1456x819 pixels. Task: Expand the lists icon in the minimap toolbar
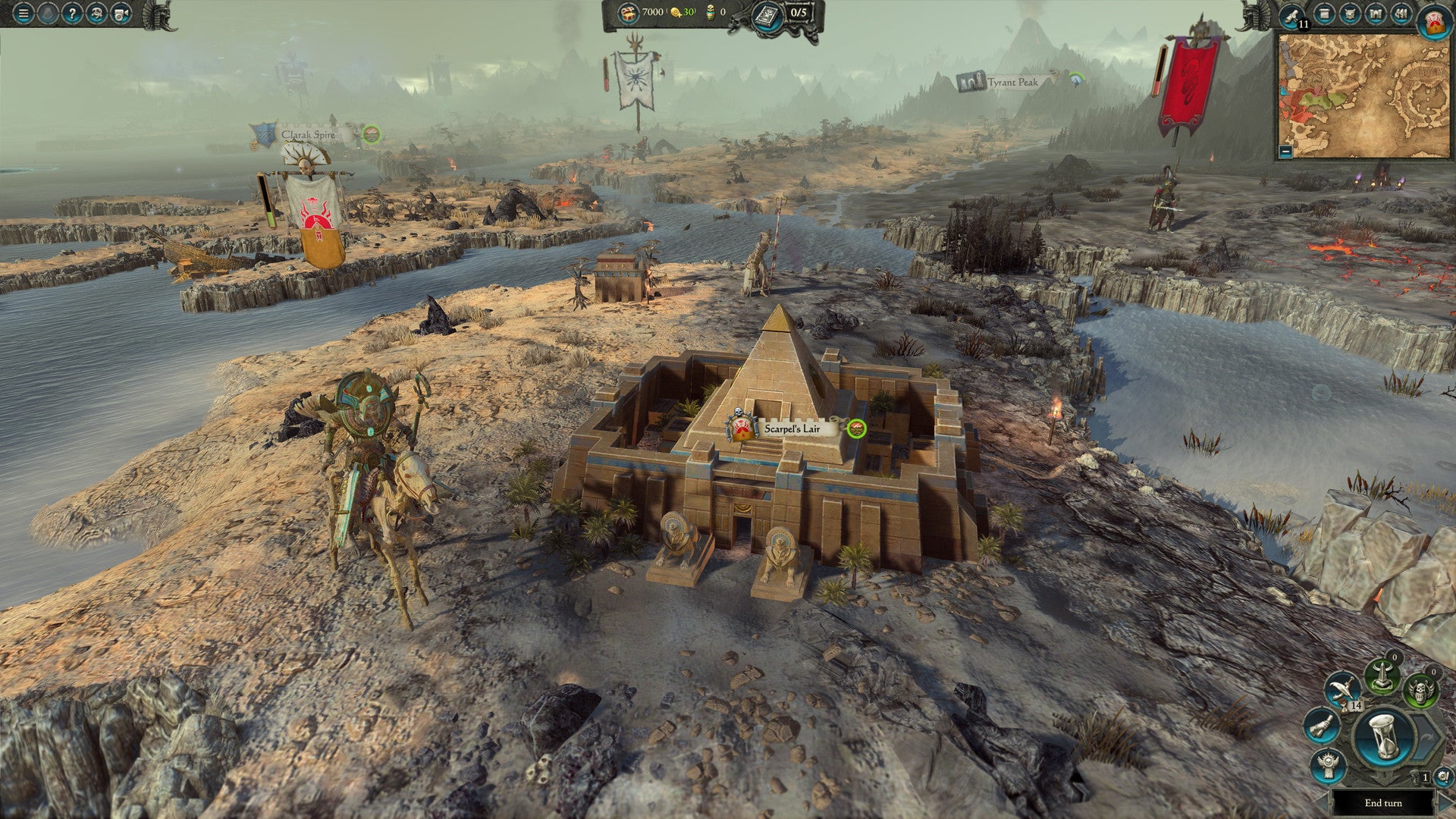point(1400,14)
